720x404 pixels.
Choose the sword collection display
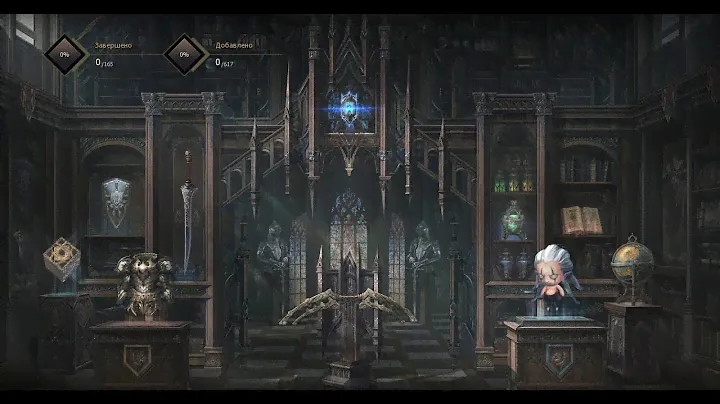(x=187, y=212)
